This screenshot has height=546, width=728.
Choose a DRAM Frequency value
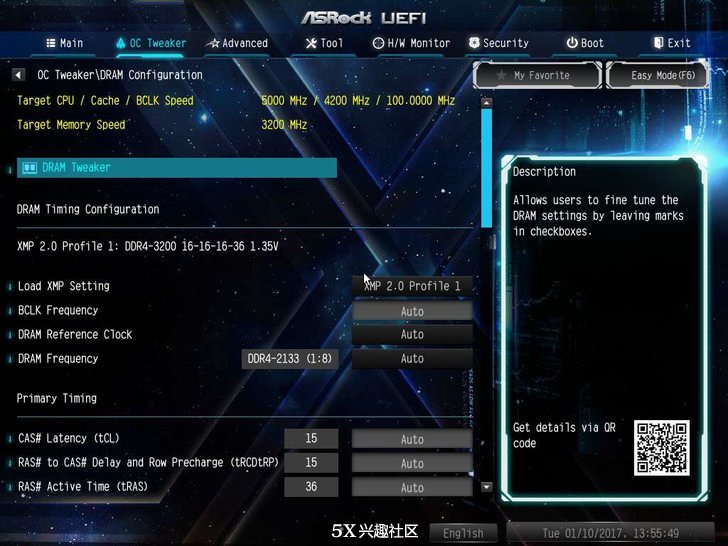coord(412,359)
